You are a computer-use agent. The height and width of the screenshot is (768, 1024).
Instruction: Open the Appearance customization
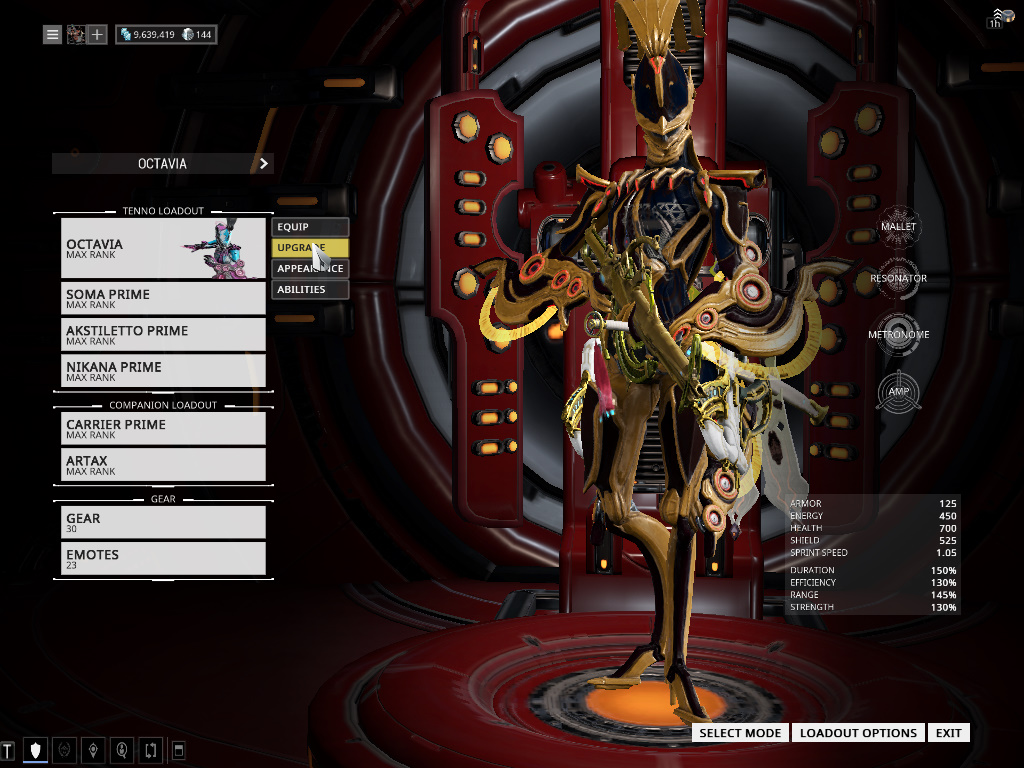click(x=310, y=269)
